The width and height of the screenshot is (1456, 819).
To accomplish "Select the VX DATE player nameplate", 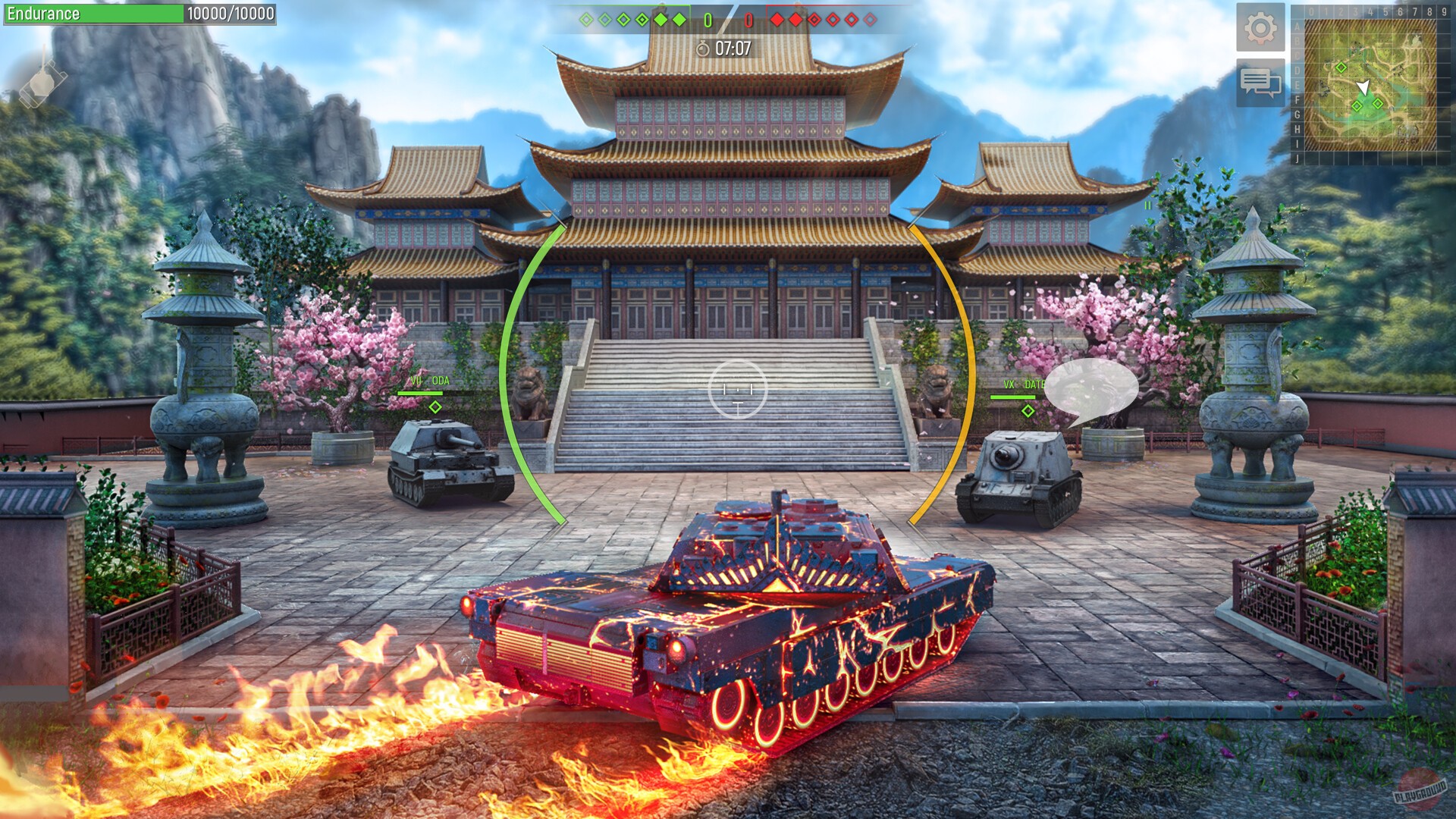I will tap(1024, 384).
